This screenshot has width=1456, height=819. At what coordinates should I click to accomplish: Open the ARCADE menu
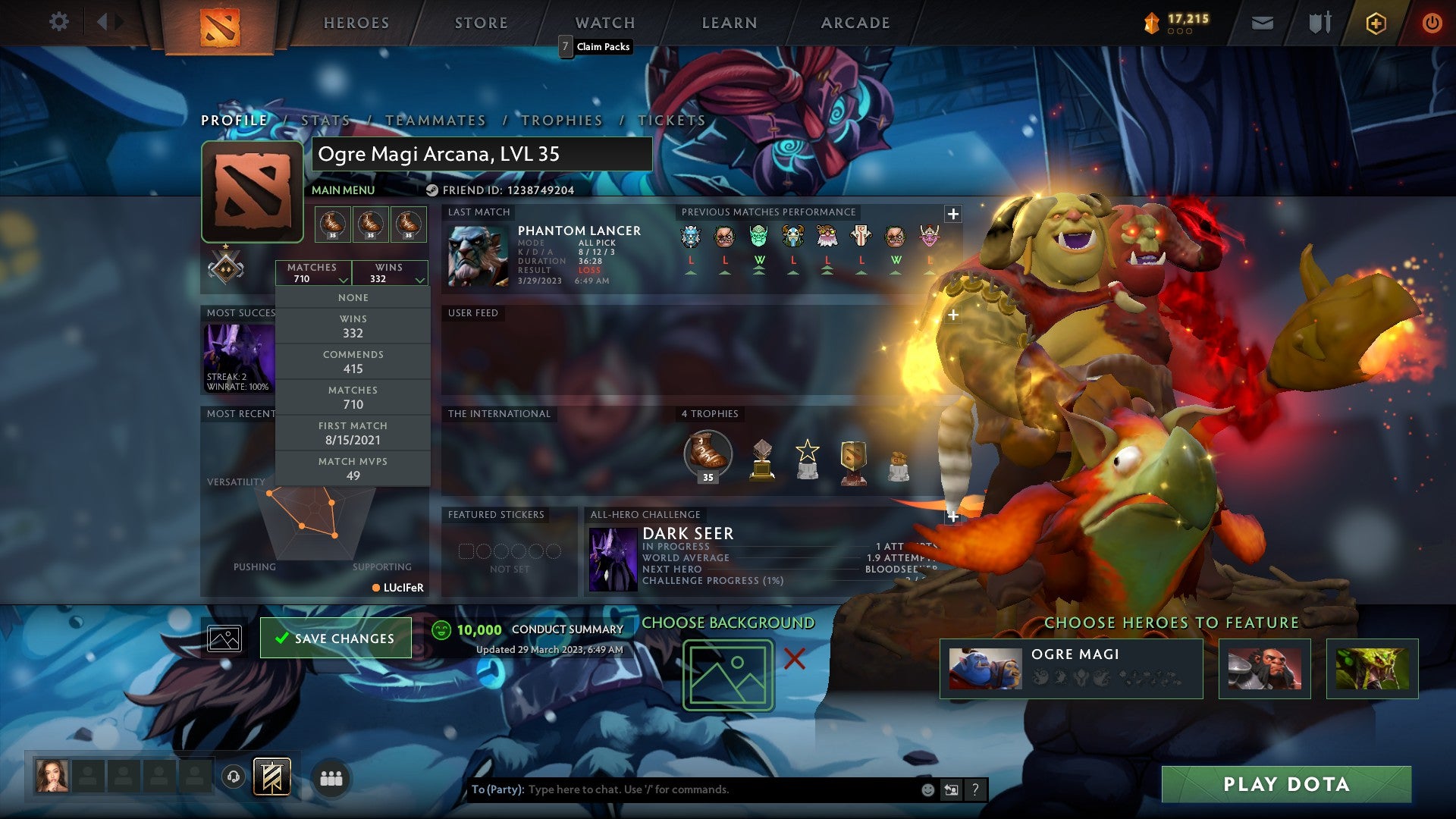854,23
